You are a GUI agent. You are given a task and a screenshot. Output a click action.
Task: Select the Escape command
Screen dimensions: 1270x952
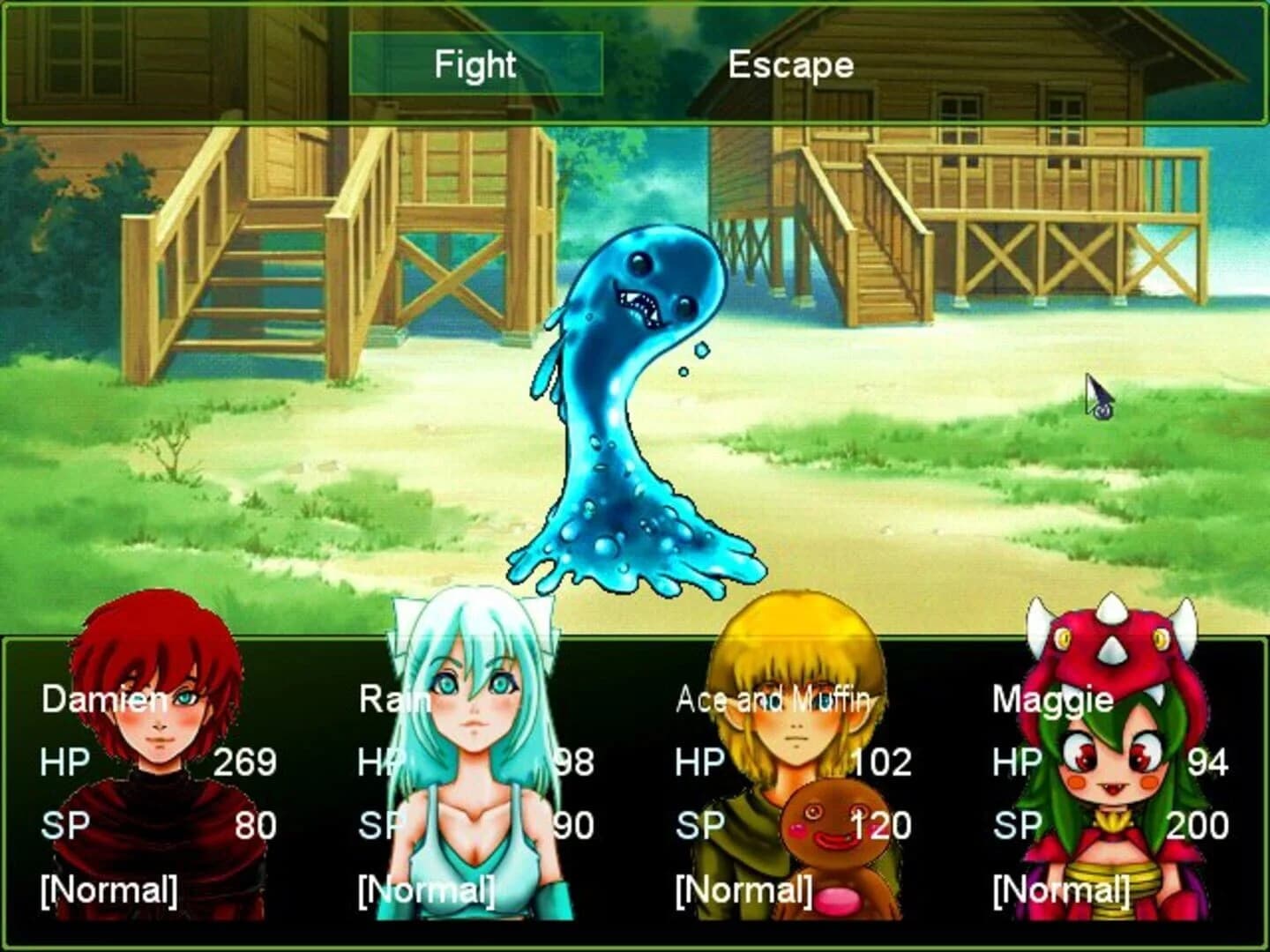(790, 63)
